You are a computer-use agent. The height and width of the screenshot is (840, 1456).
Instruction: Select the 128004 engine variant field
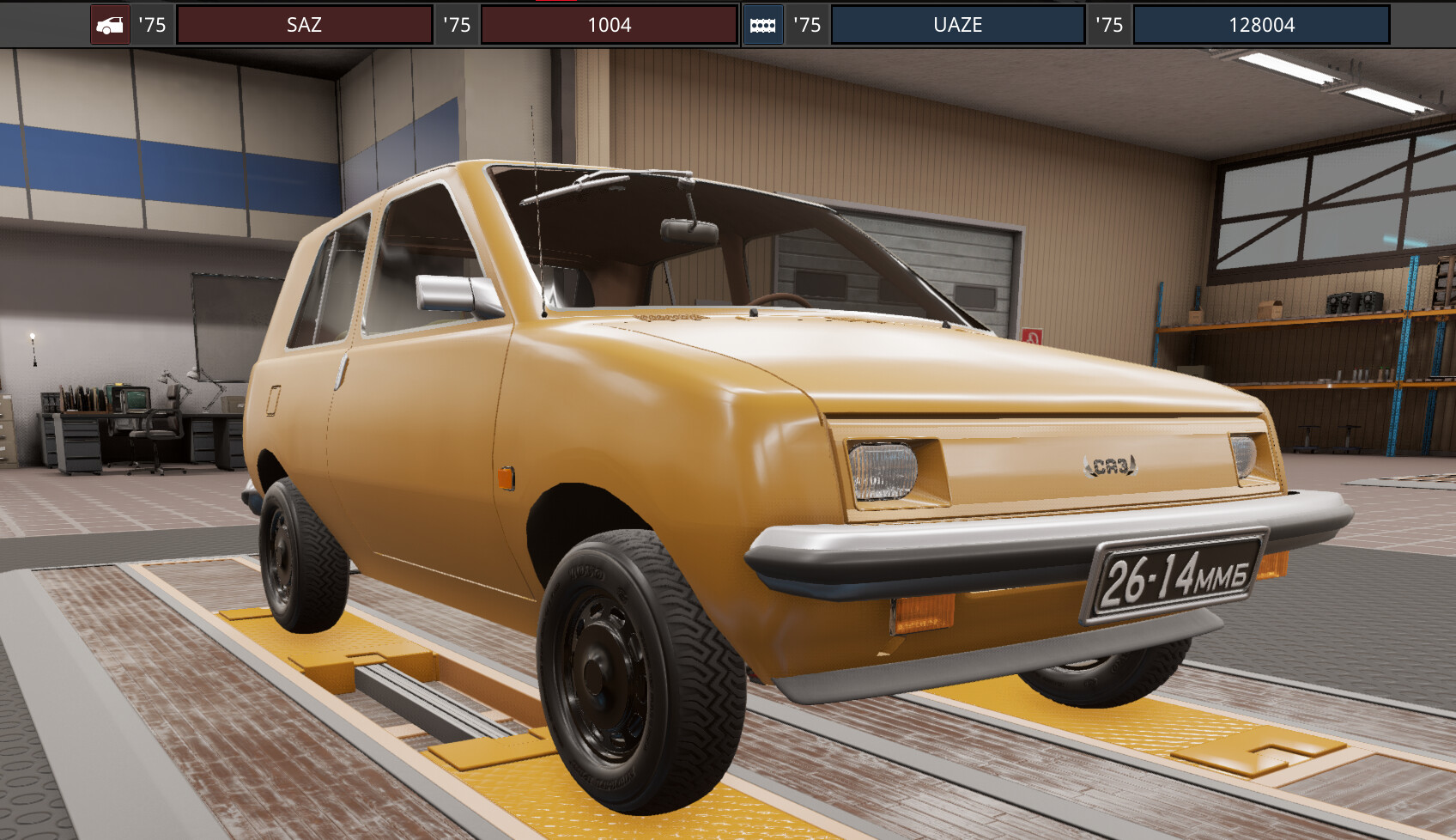(x=1260, y=25)
